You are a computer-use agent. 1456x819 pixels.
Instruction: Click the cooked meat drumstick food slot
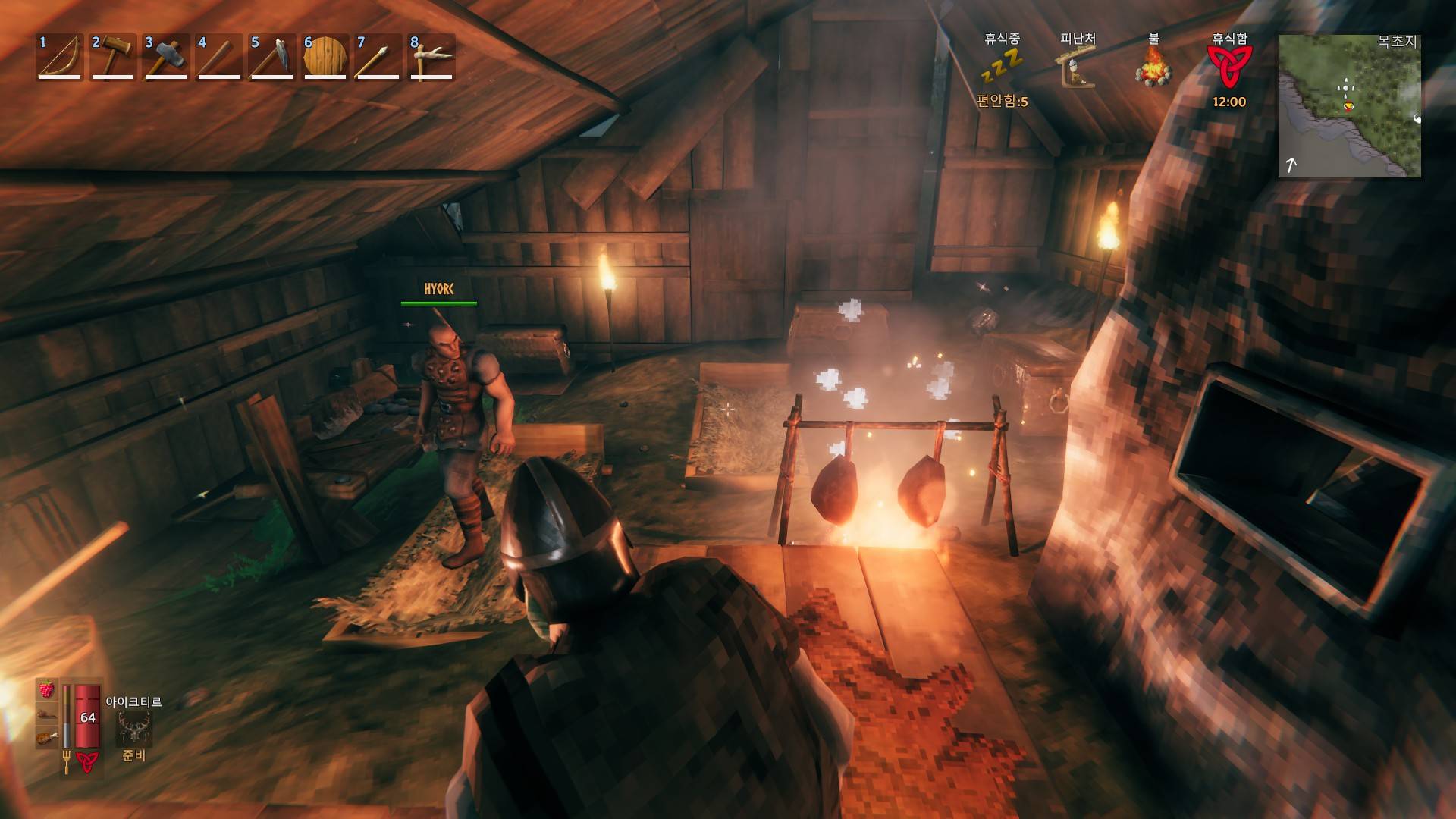[x=47, y=736]
